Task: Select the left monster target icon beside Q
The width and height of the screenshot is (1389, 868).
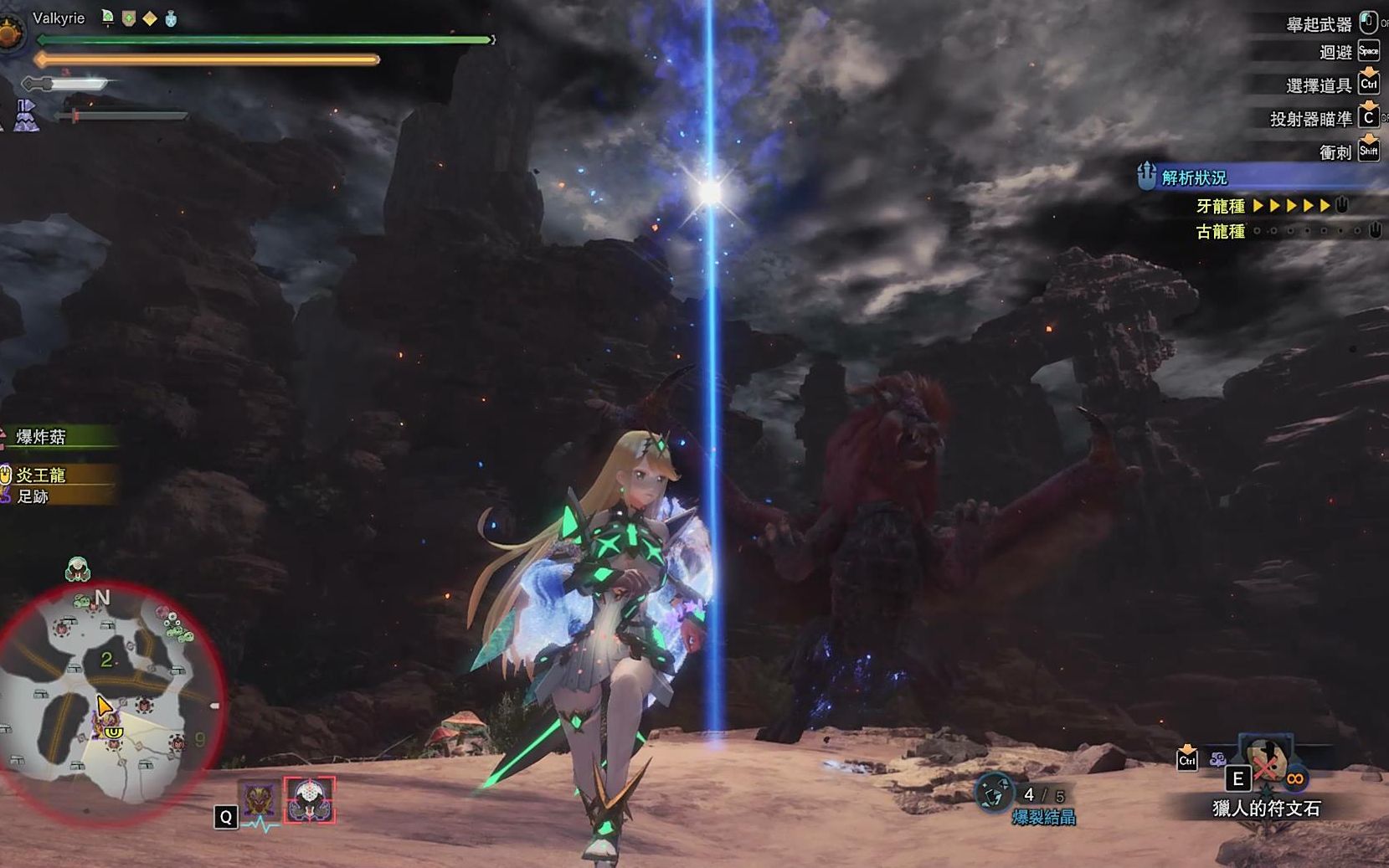Action: coord(260,800)
